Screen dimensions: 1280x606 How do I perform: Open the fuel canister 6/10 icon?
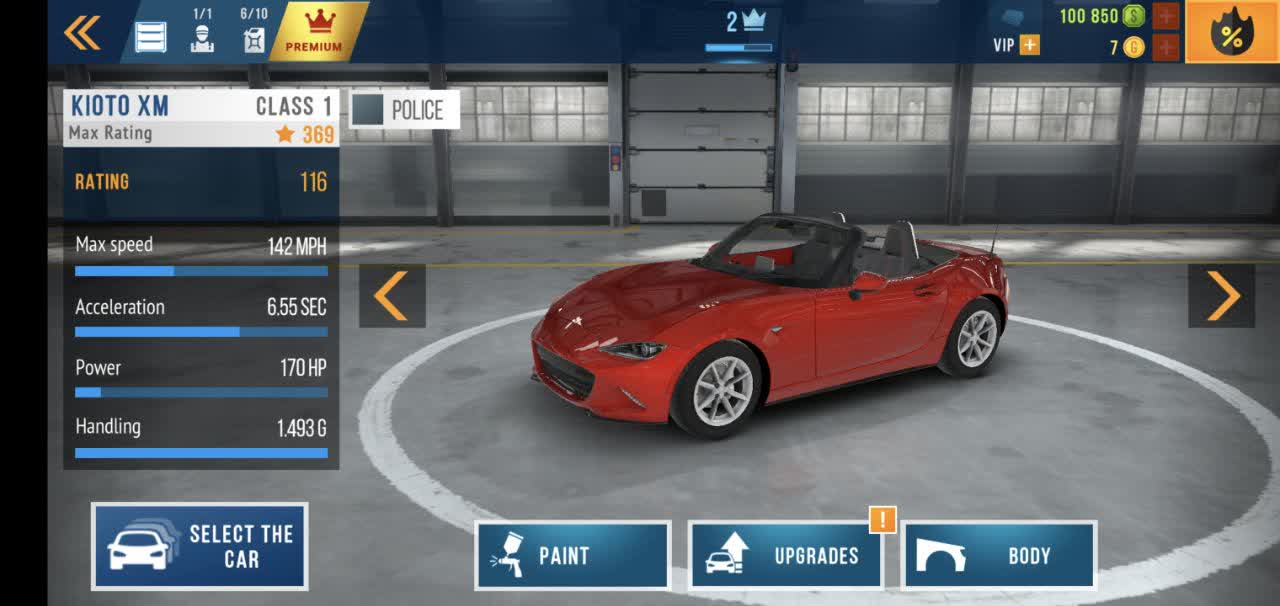(x=254, y=32)
